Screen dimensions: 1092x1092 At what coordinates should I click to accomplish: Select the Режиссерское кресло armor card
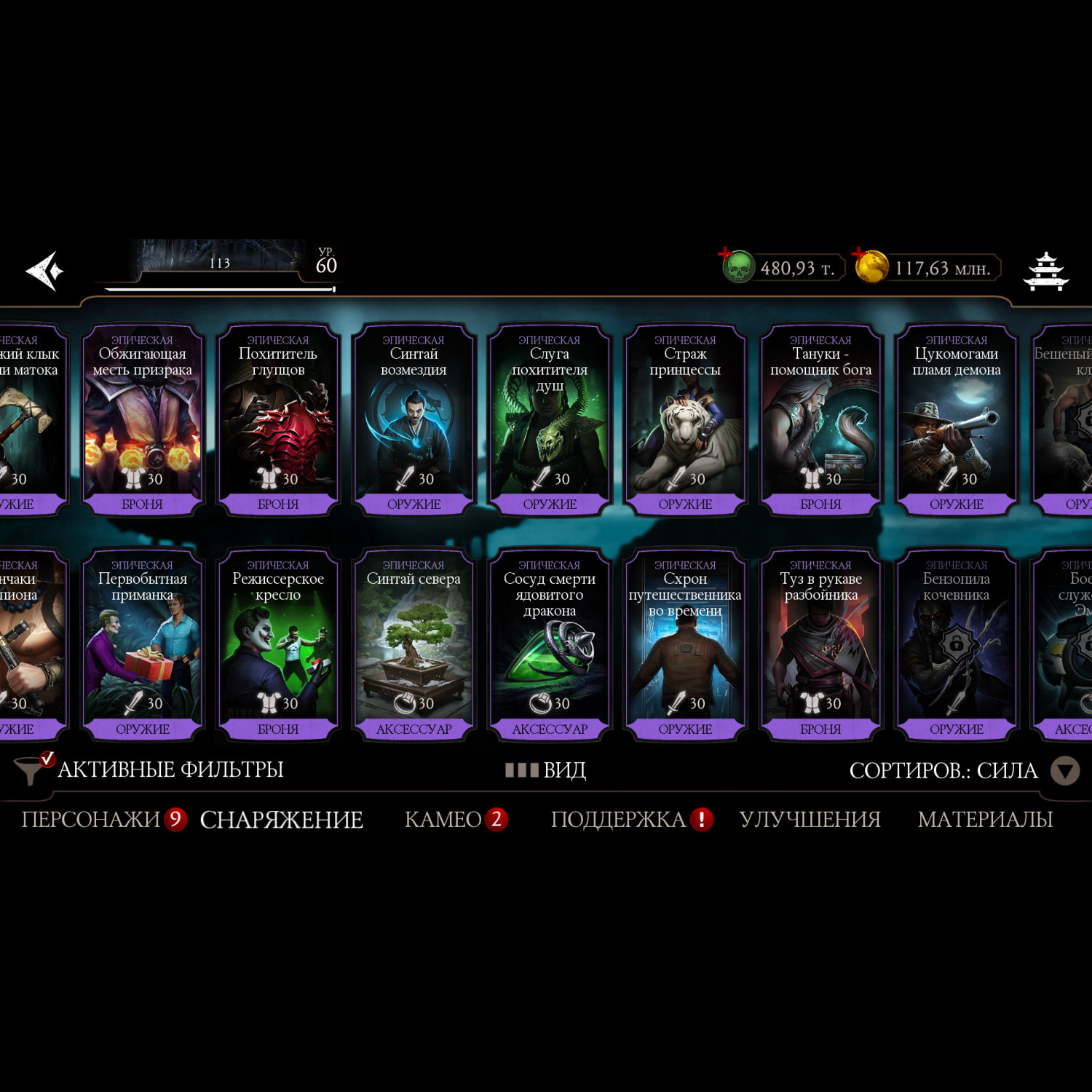[x=278, y=646]
